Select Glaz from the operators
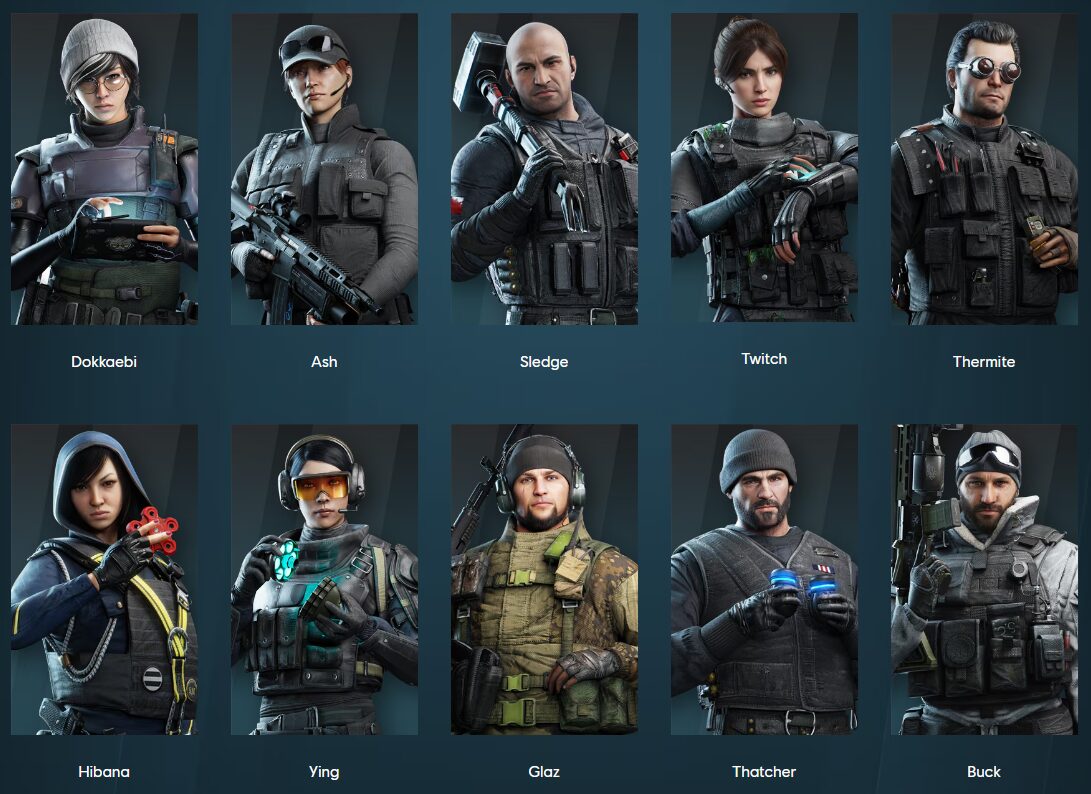Image resolution: width=1091 pixels, height=794 pixels. pyautogui.click(x=544, y=580)
